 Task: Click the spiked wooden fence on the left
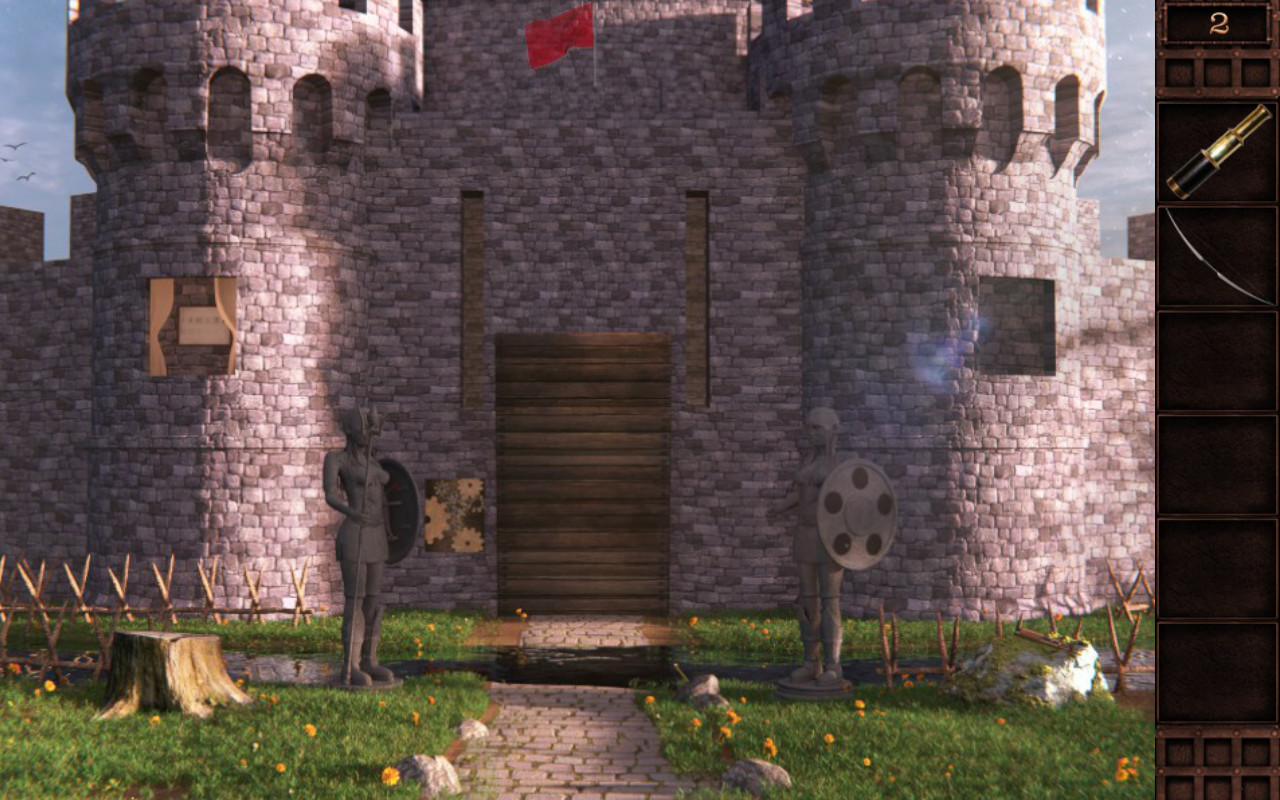tap(150, 590)
